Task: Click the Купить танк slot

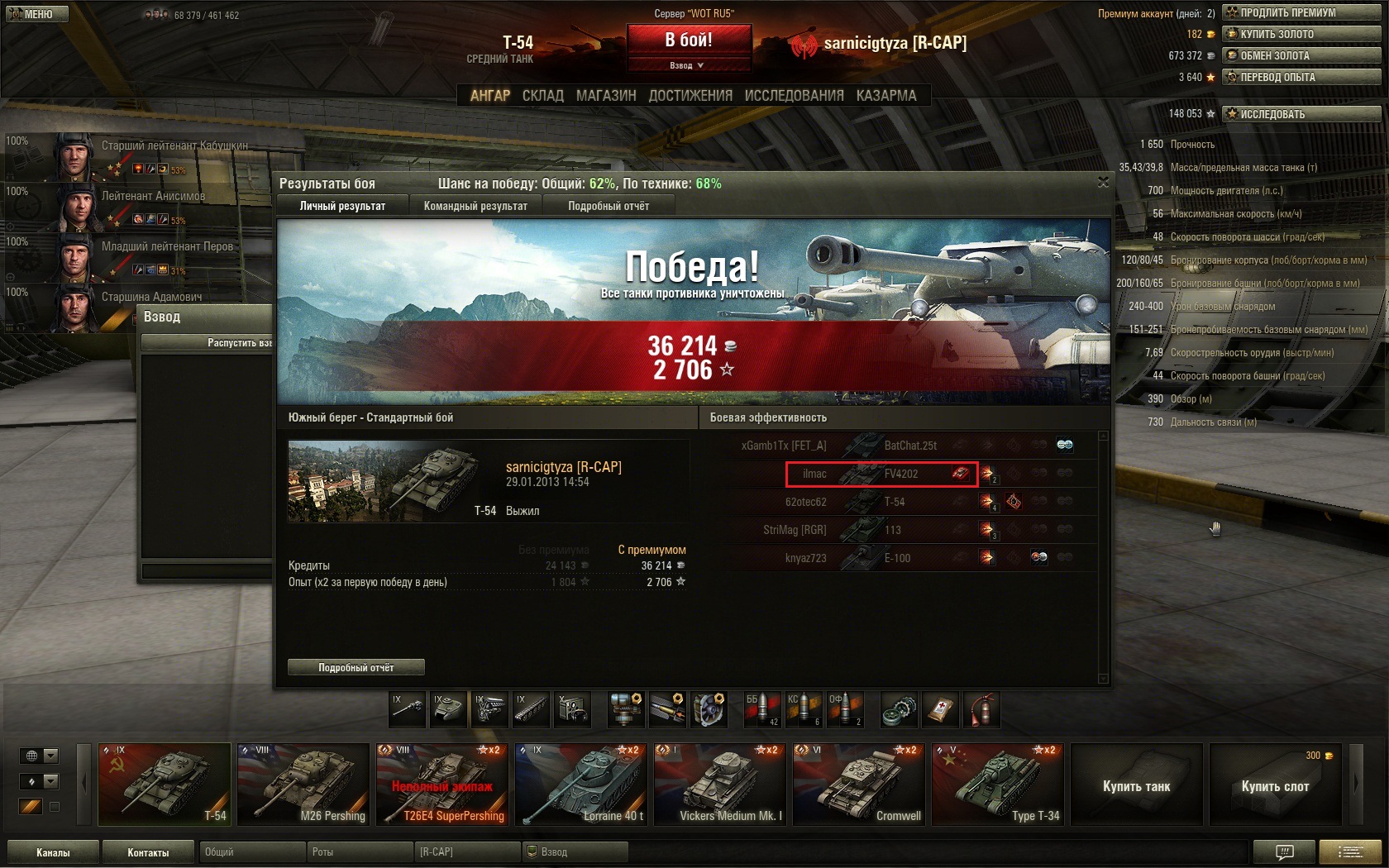Action: click(x=1136, y=785)
